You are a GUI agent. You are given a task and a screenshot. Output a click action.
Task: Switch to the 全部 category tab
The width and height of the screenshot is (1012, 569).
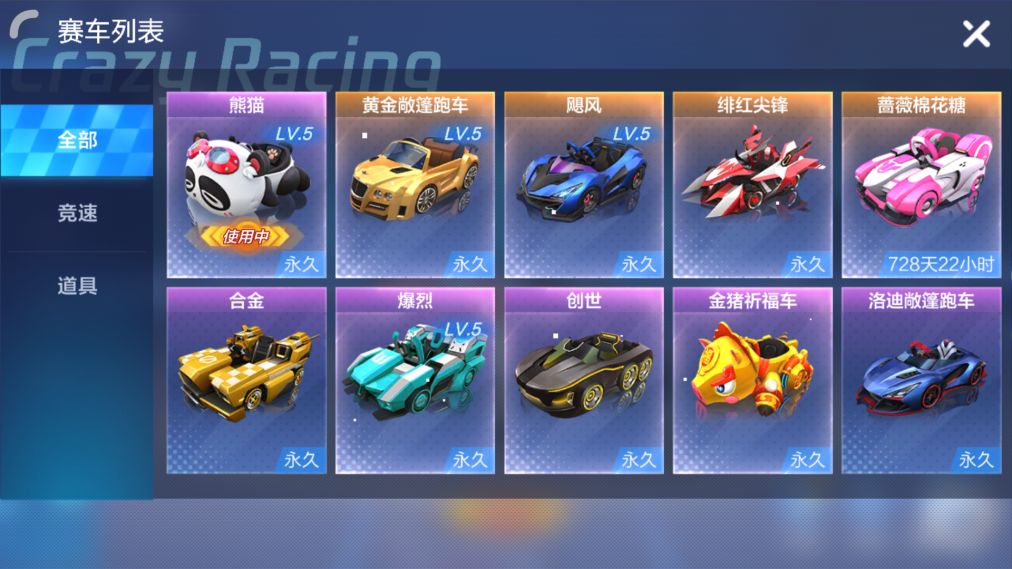coord(77,140)
